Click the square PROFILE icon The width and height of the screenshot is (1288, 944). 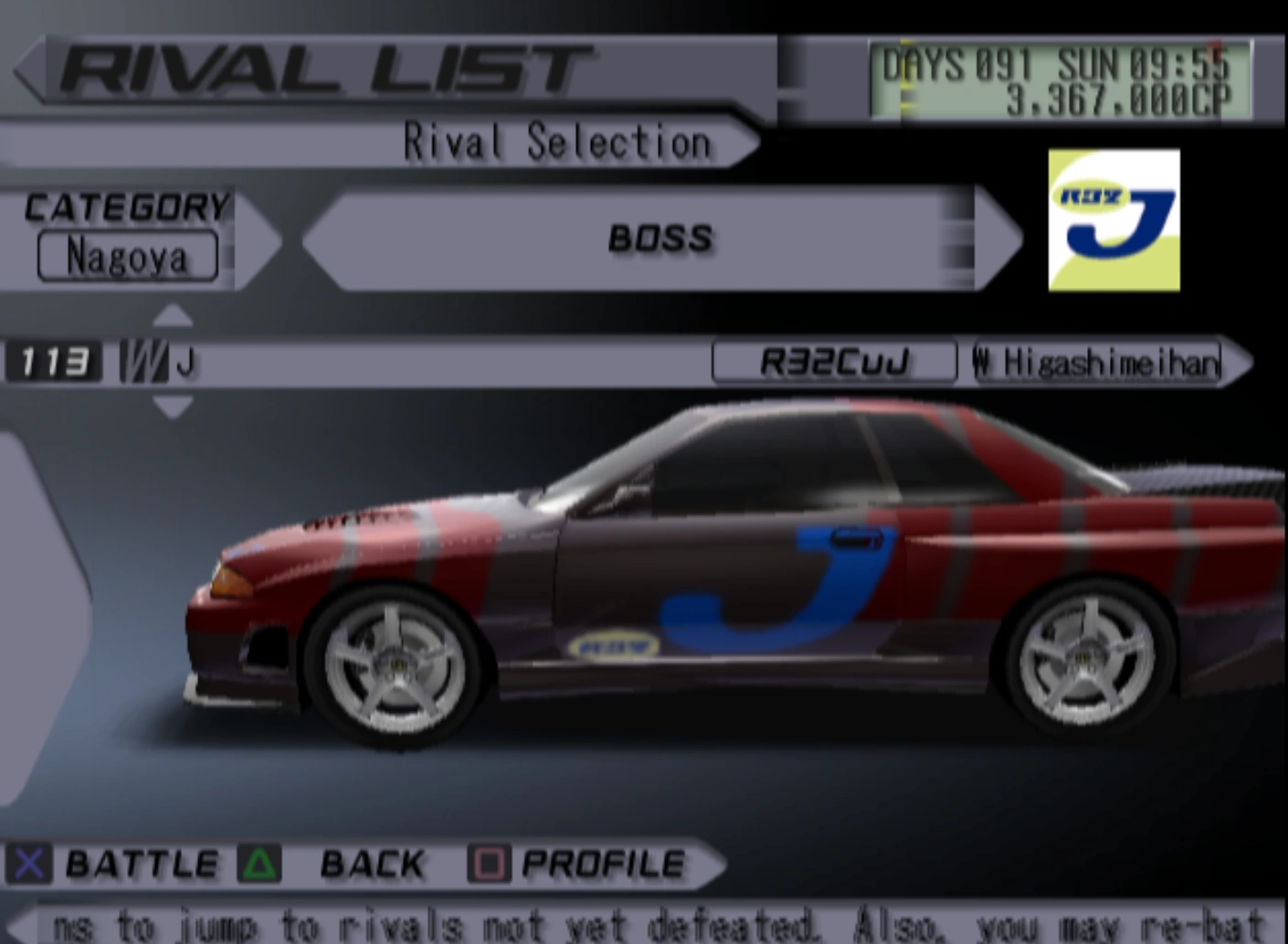point(491,863)
